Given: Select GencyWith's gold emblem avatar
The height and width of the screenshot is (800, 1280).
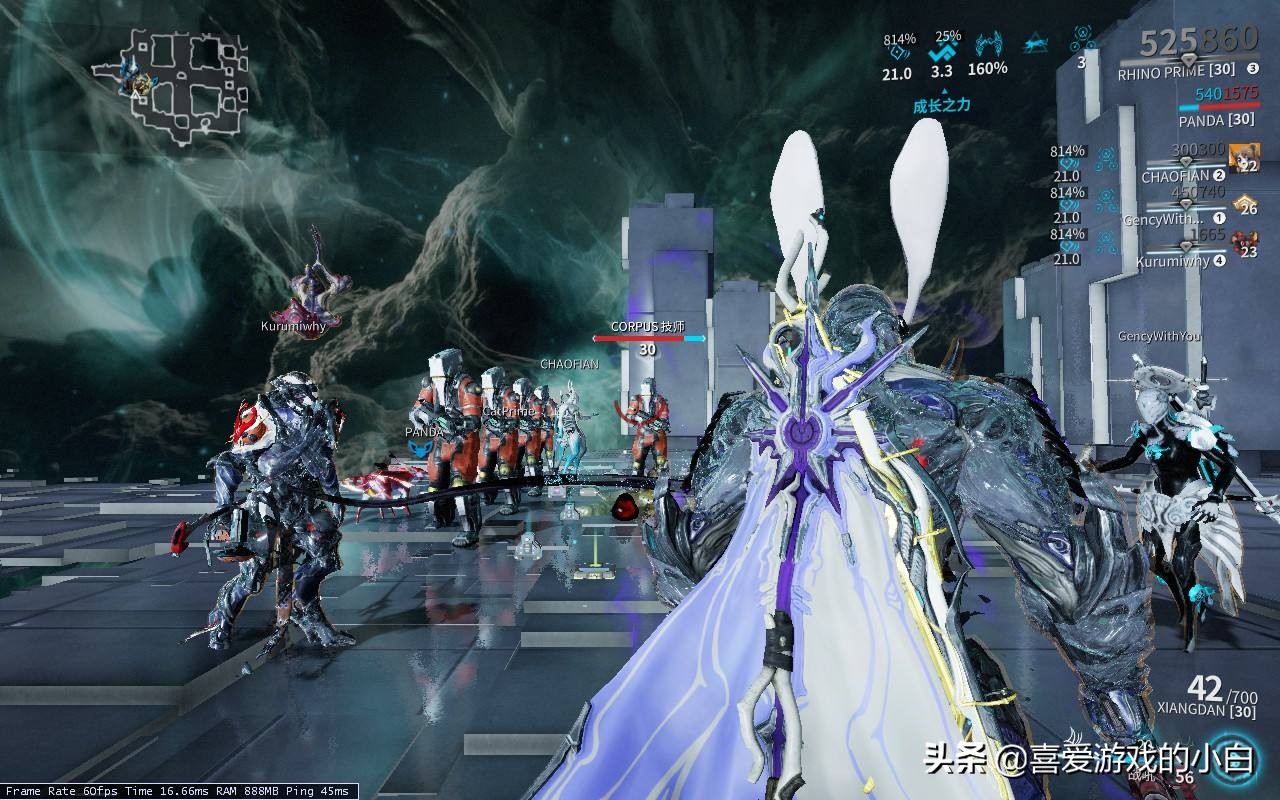Looking at the screenshot, I should click(1244, 205).
